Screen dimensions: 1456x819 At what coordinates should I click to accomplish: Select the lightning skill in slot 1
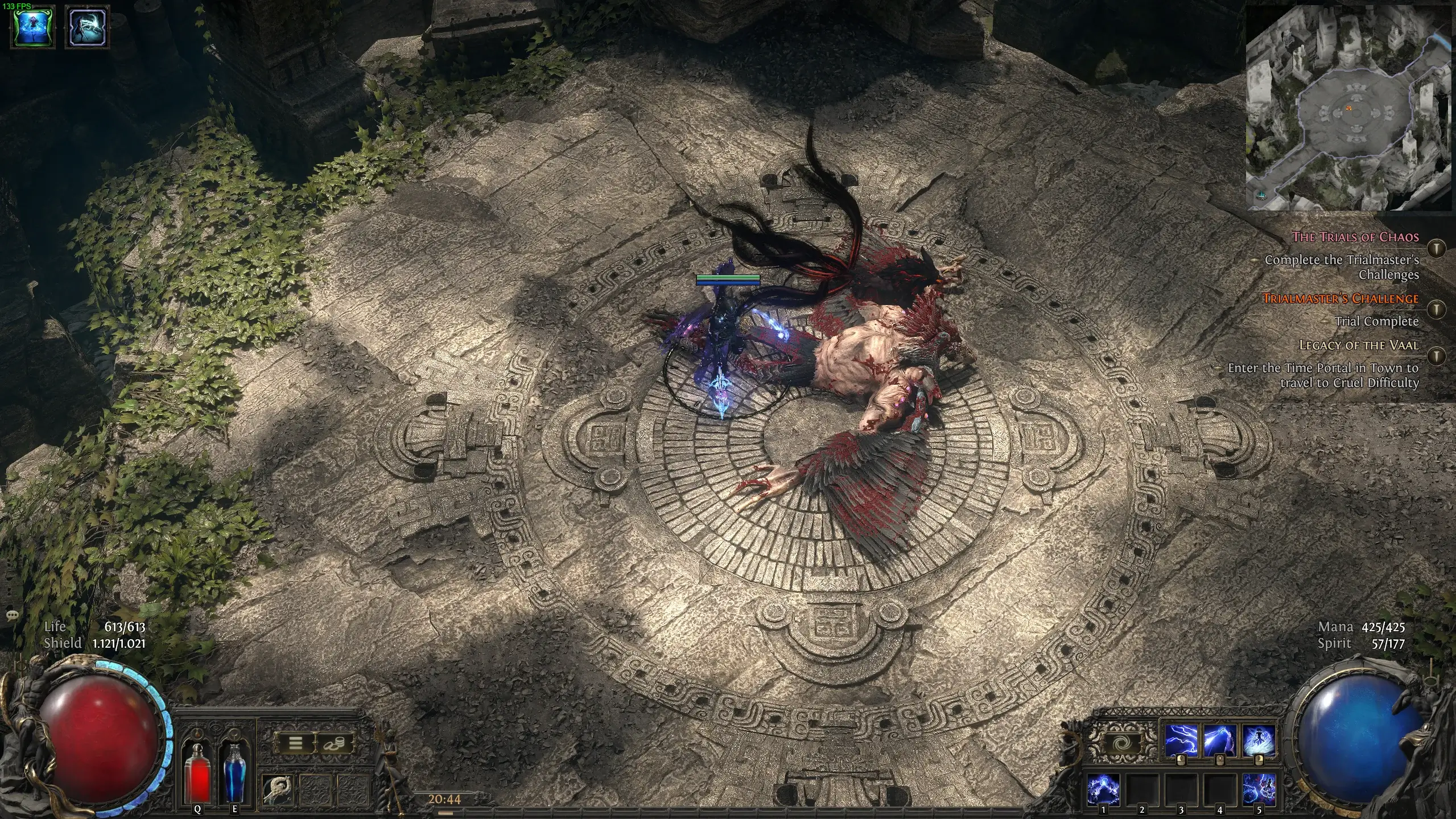pyautogui.click(x=1103, y=789)
